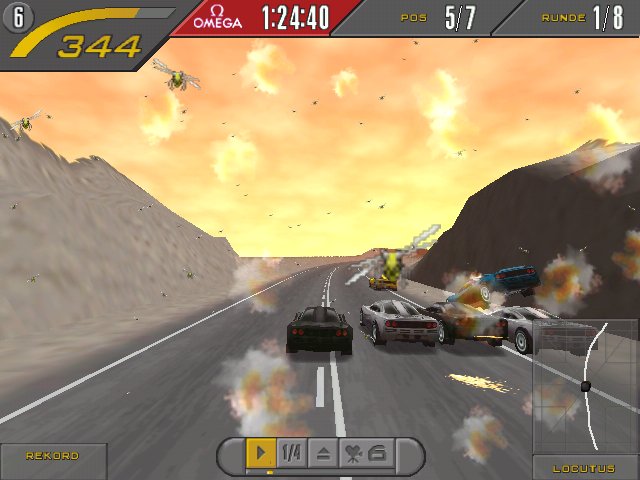This screenshot has width=640, height=480.
Task: Click the REKORD label panel
Action: click(53, 457)
